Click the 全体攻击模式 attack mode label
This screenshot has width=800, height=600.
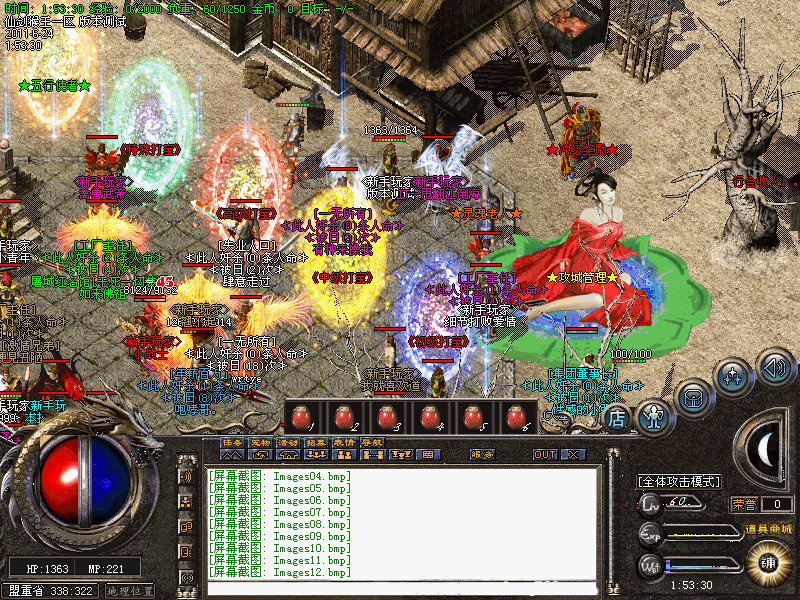tap(680, 481)
